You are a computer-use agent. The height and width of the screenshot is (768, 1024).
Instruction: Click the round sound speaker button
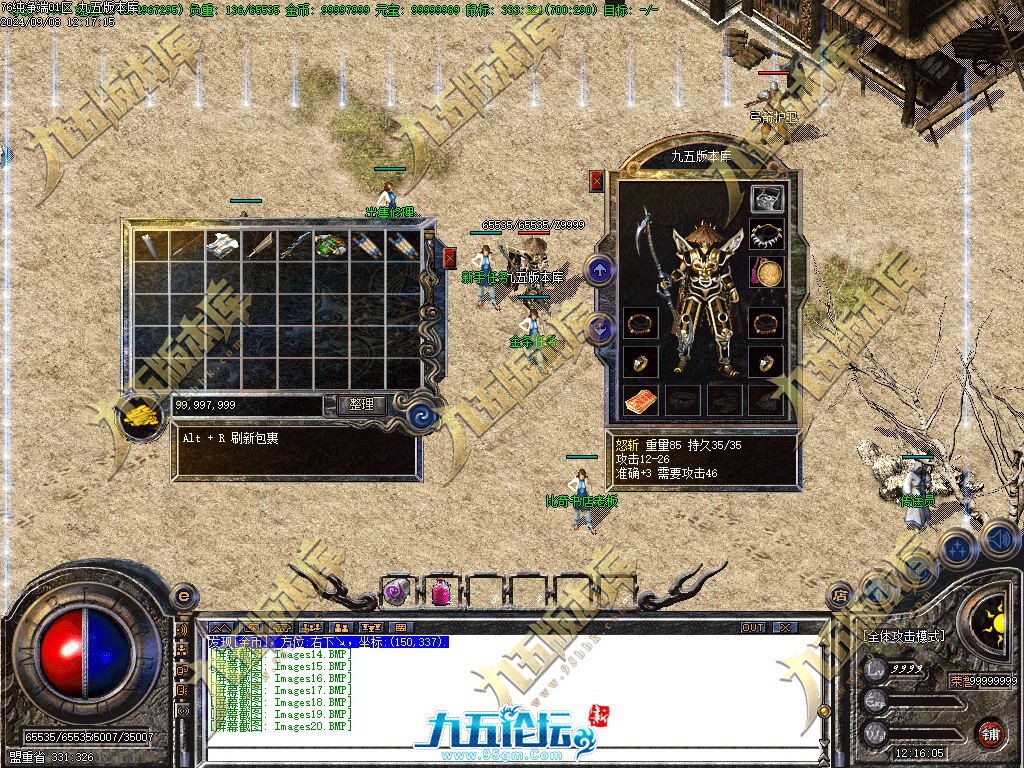point(1000,539)
